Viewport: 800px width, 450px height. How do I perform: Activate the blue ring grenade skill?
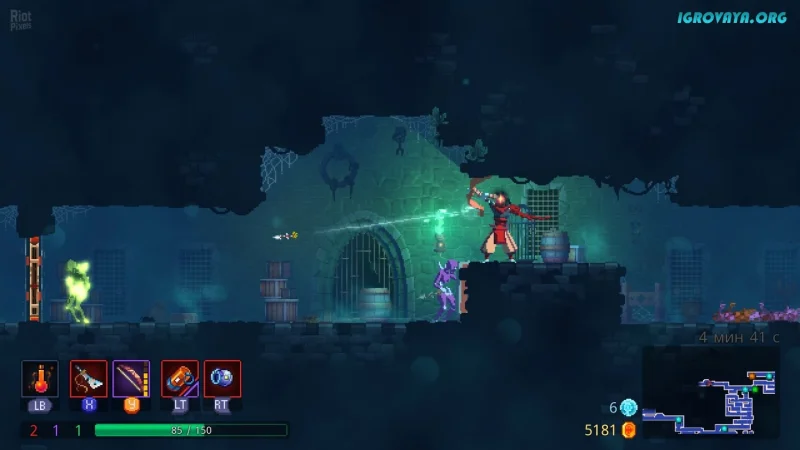coord(222,379)
